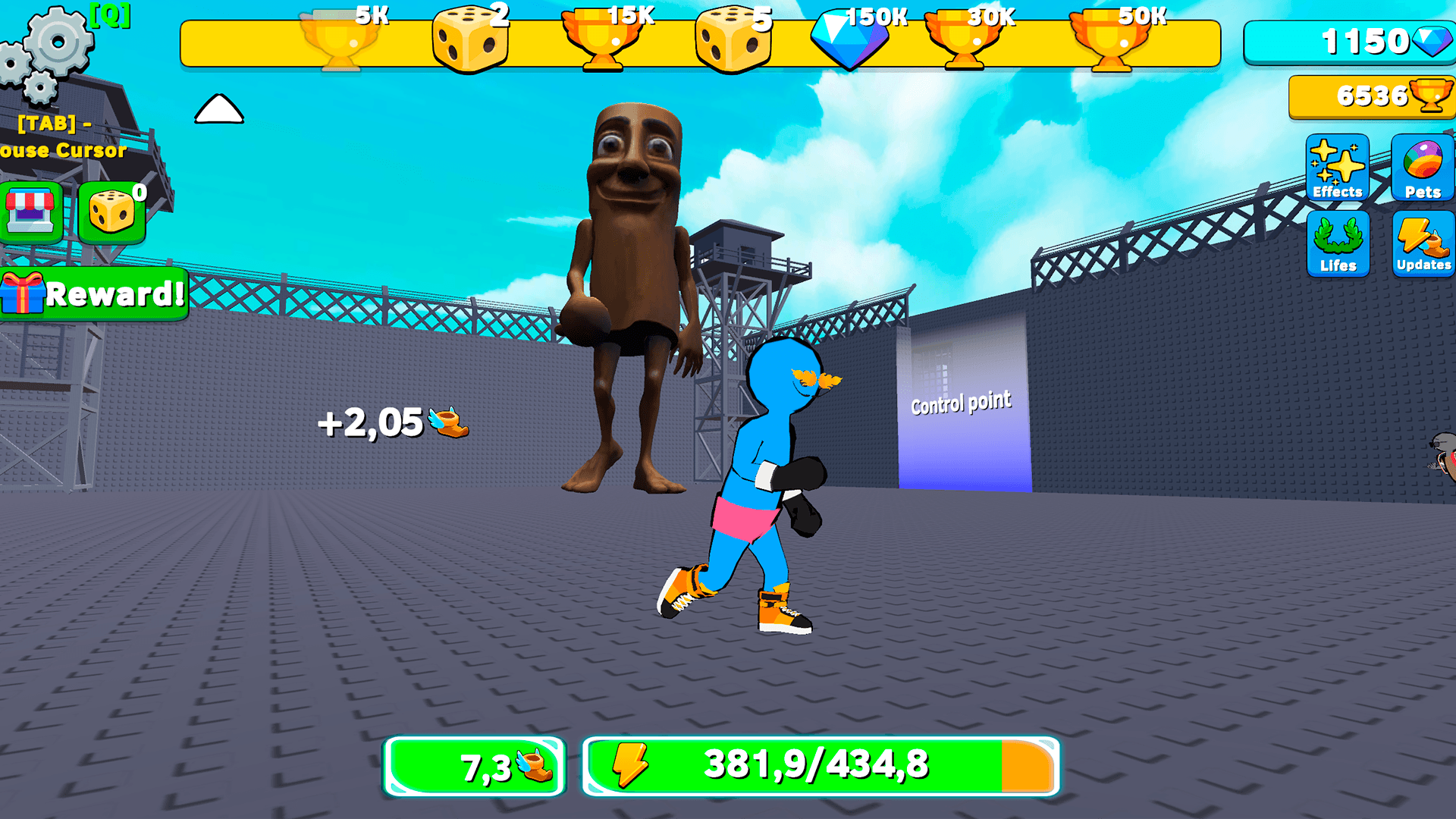
Task: Click the trophy score counter
Action: (1371, 96)
